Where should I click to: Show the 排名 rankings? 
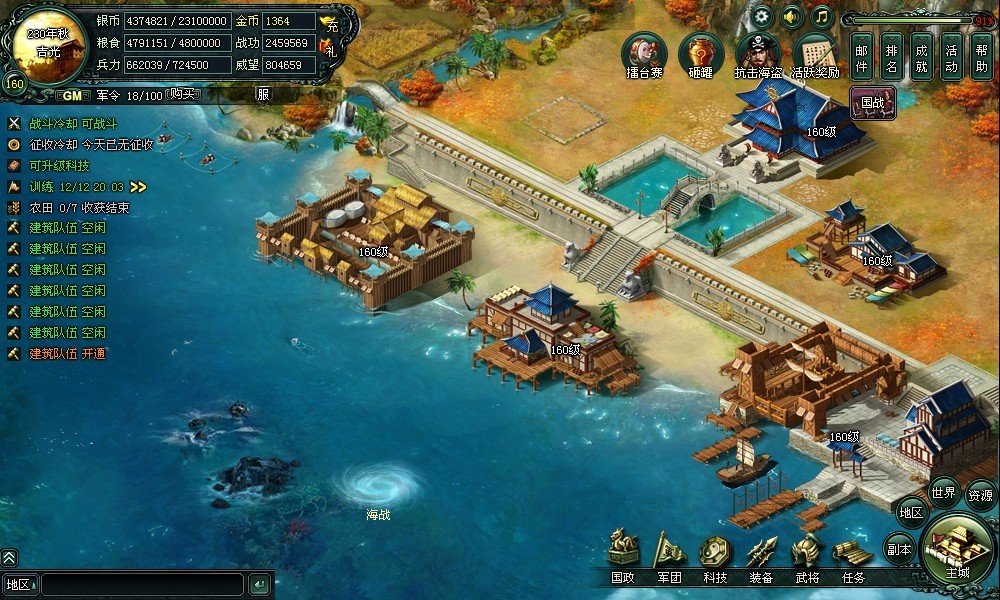click(892, 56)
